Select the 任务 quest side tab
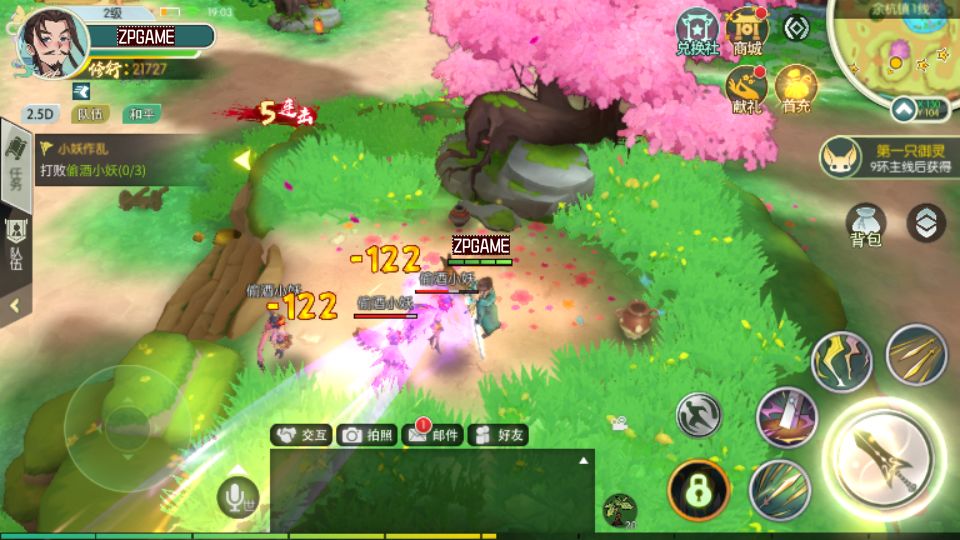Viewport: 960px width, 540px height. (15, 165)
